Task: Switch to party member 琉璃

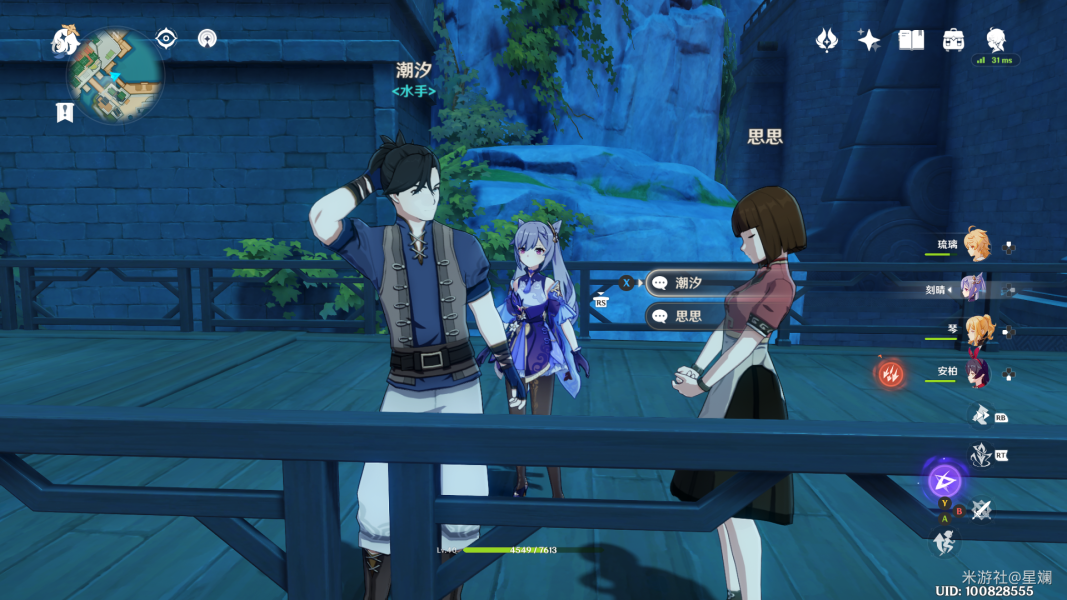Action: tap(976, 246)
